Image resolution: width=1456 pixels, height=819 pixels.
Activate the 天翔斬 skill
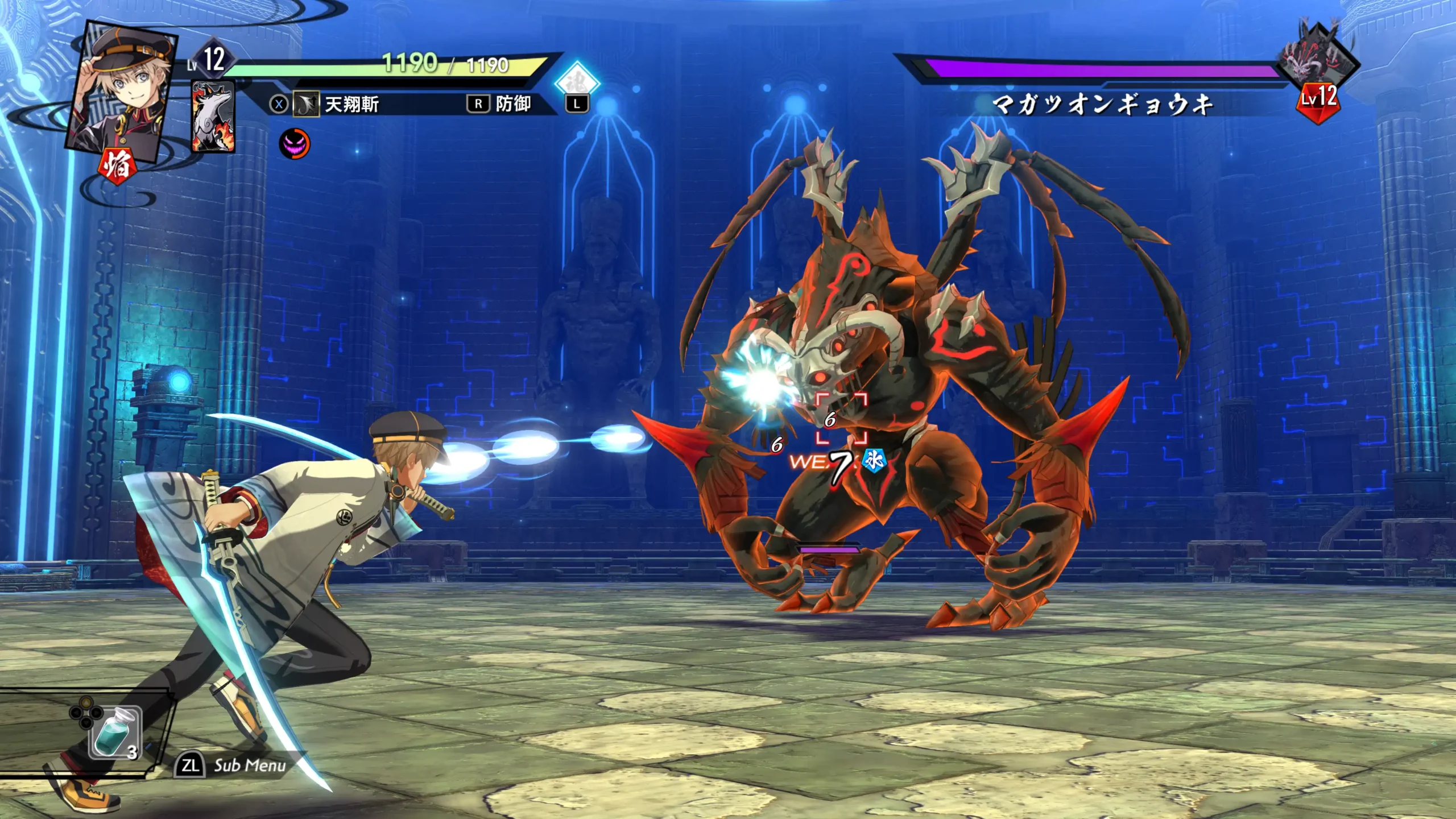[x=336, y=104]
